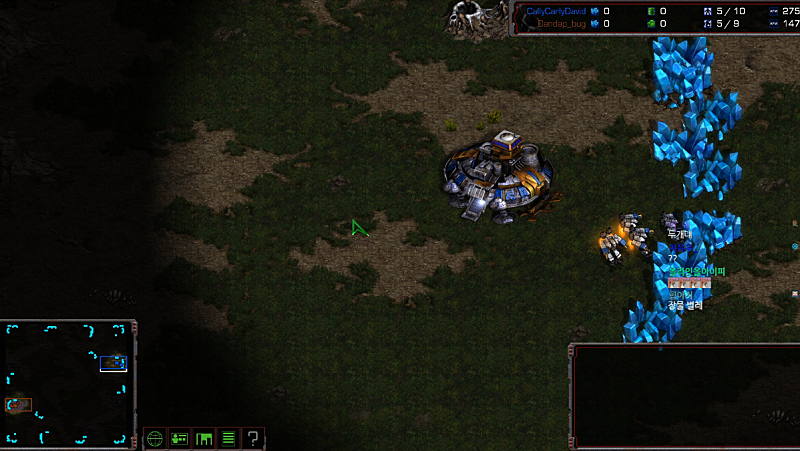The height and width of the screenshot is (451, 800).
Task: Open the green list-lines menu button
Action: (x=229, y=438)
